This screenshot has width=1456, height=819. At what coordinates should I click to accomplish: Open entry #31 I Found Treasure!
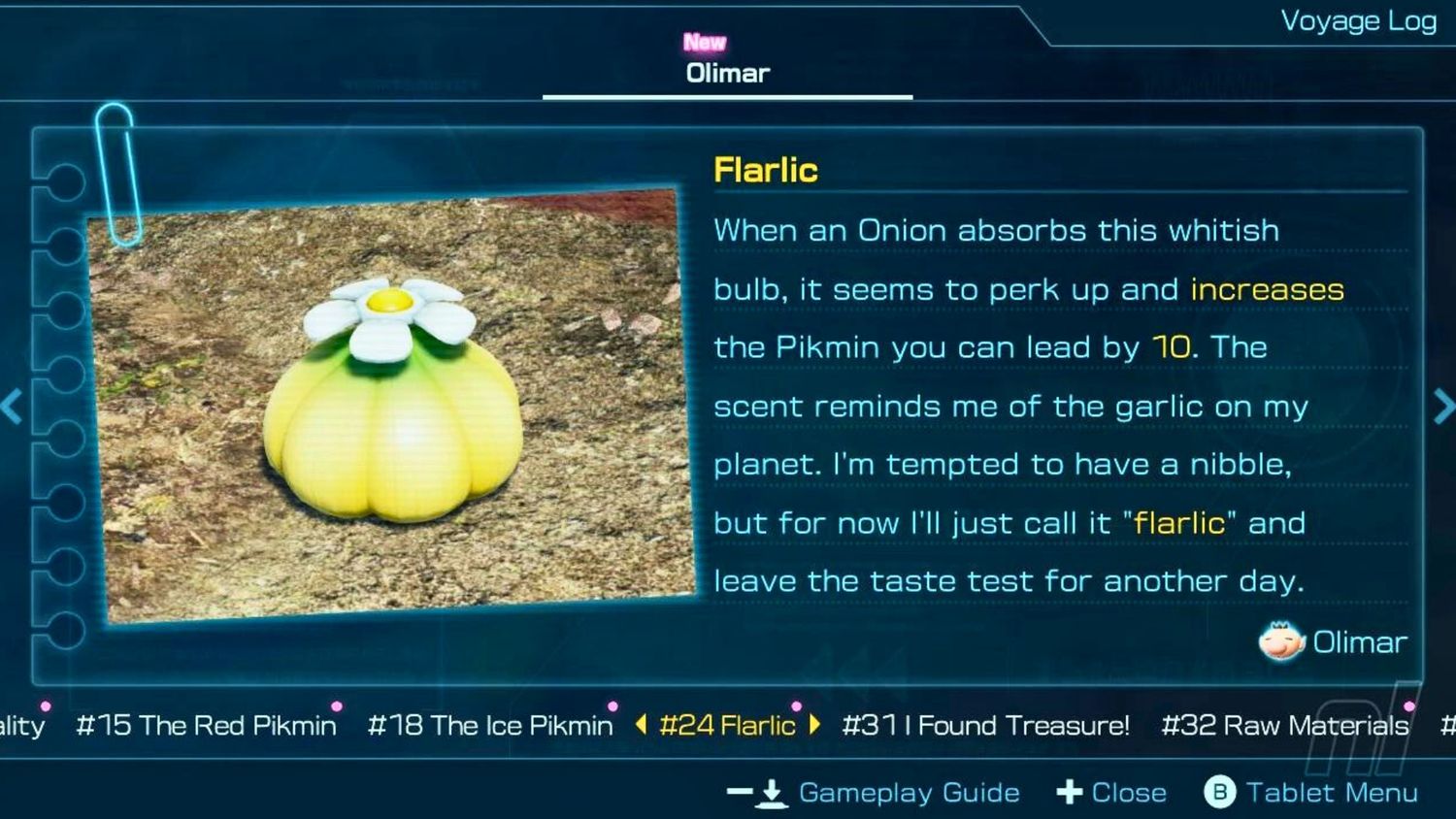click(x=985, y=726)
